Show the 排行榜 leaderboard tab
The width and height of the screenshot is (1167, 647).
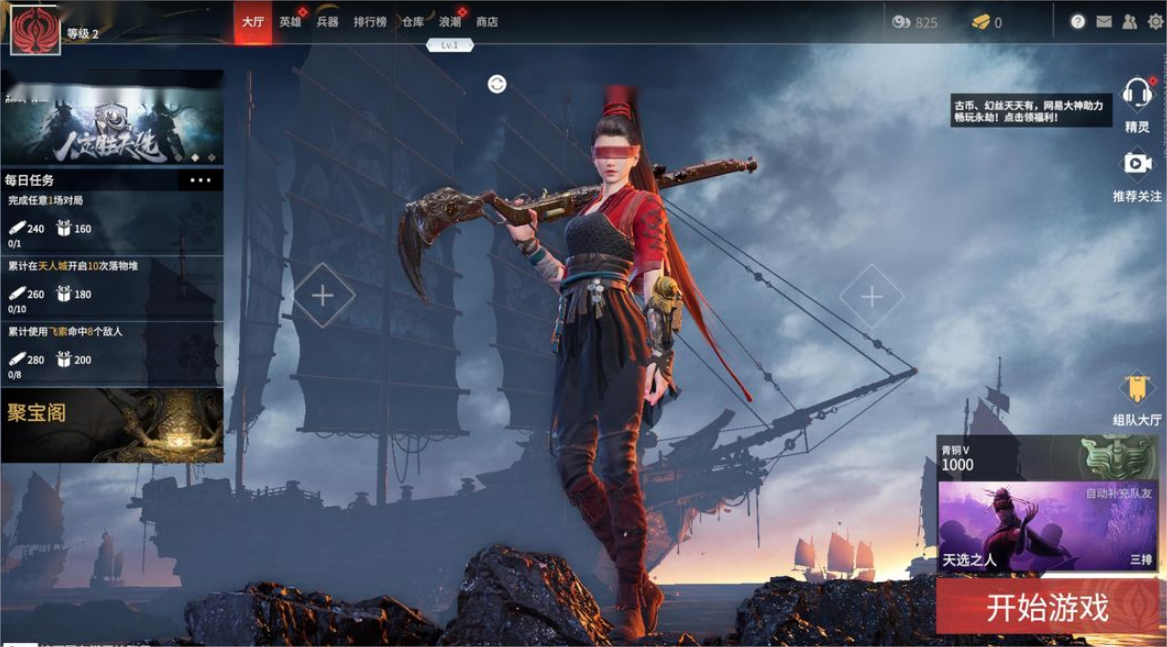click(370, 22)
